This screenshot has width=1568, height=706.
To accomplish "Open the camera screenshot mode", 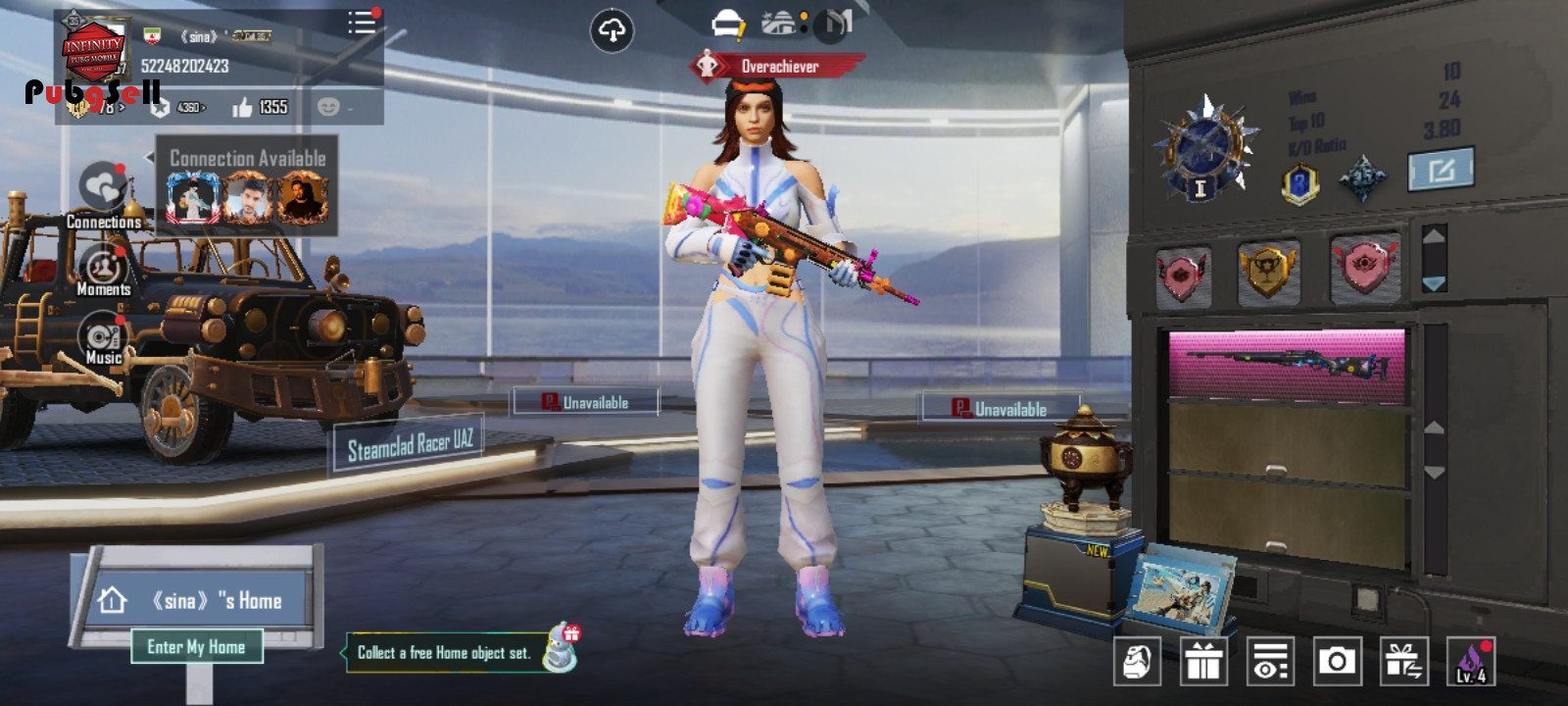I will coord(1337,662).
